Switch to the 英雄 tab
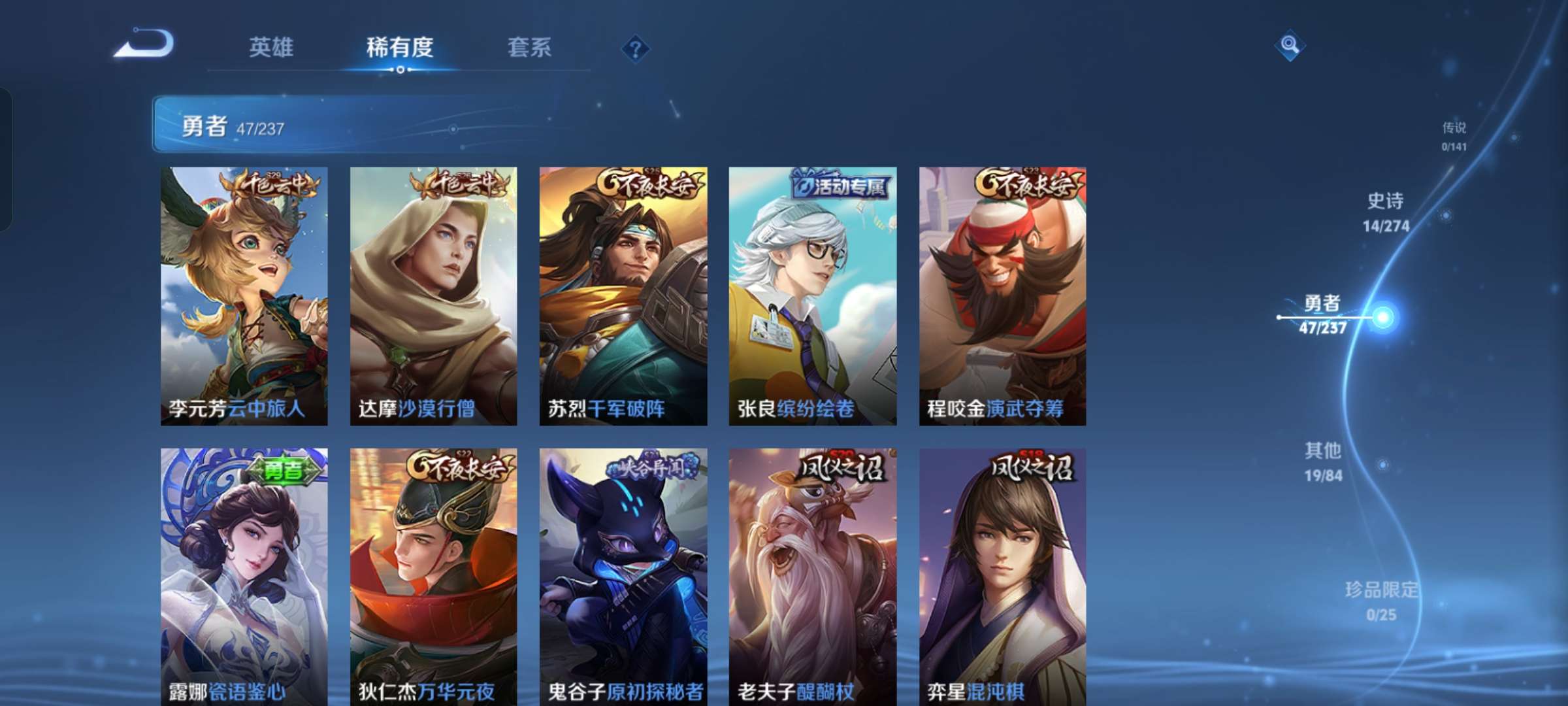The height and width of the screenshot is (706, 1568). click(x=270, y=47)
